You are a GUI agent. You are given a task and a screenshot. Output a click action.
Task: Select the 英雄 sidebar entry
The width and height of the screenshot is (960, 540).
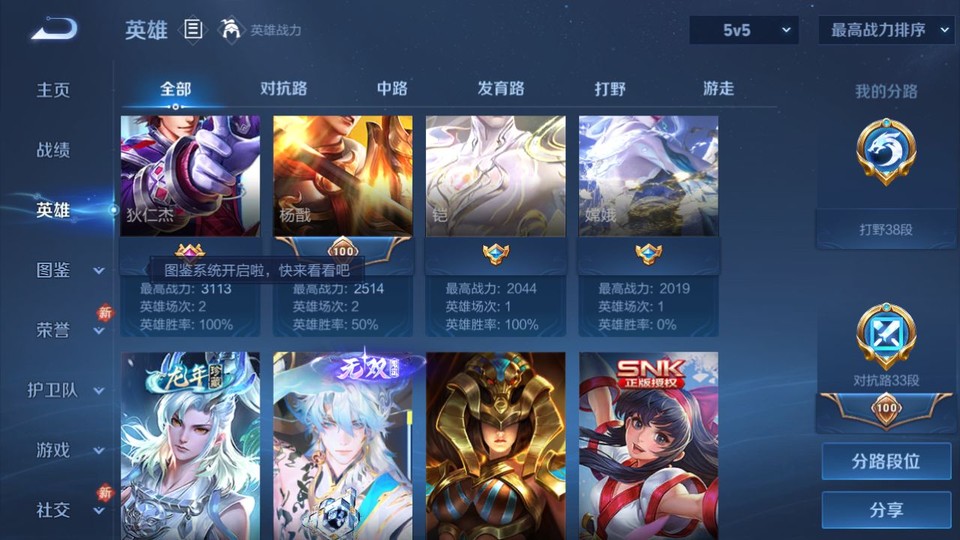(54, 210)
